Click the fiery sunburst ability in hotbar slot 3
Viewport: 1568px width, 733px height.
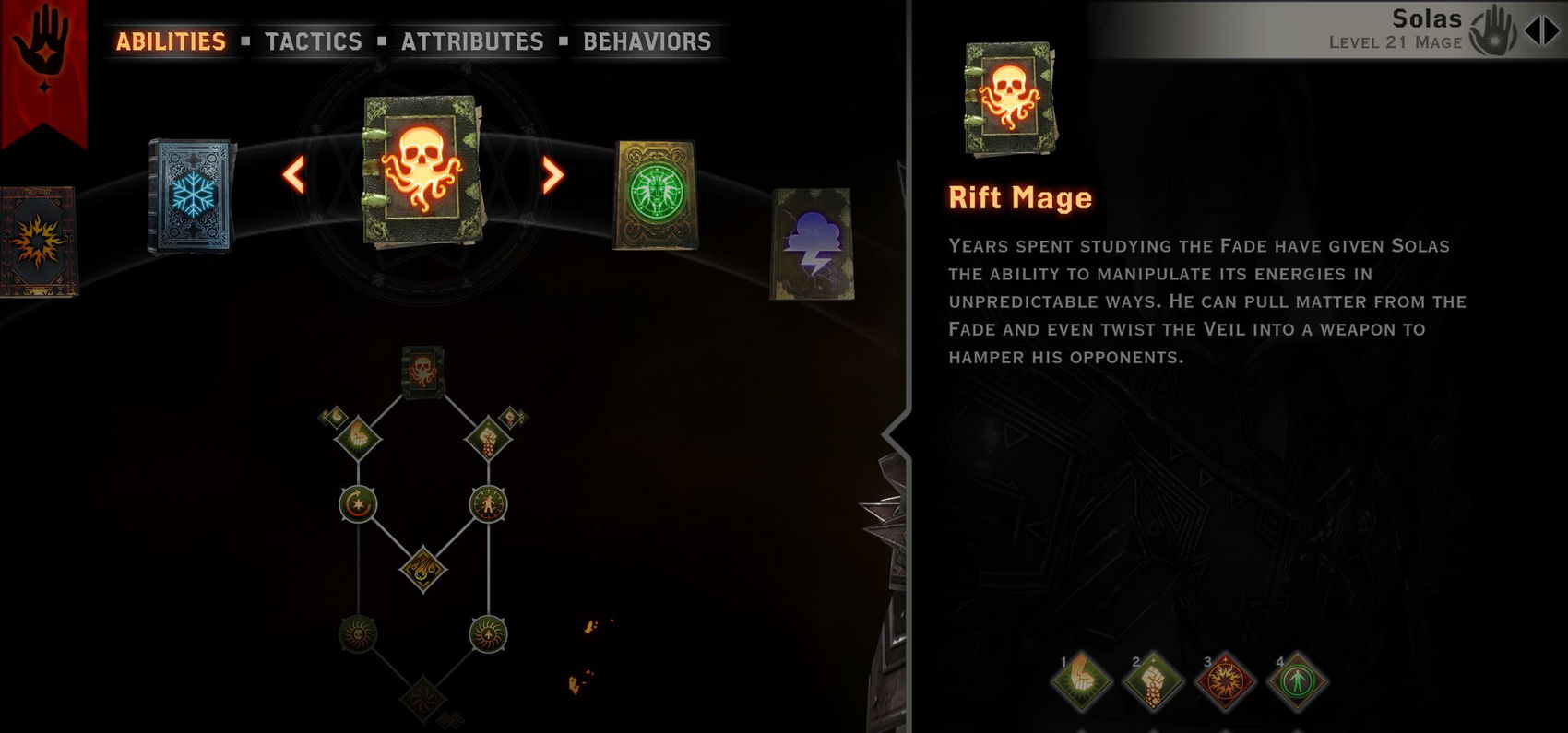(1225, 680)
